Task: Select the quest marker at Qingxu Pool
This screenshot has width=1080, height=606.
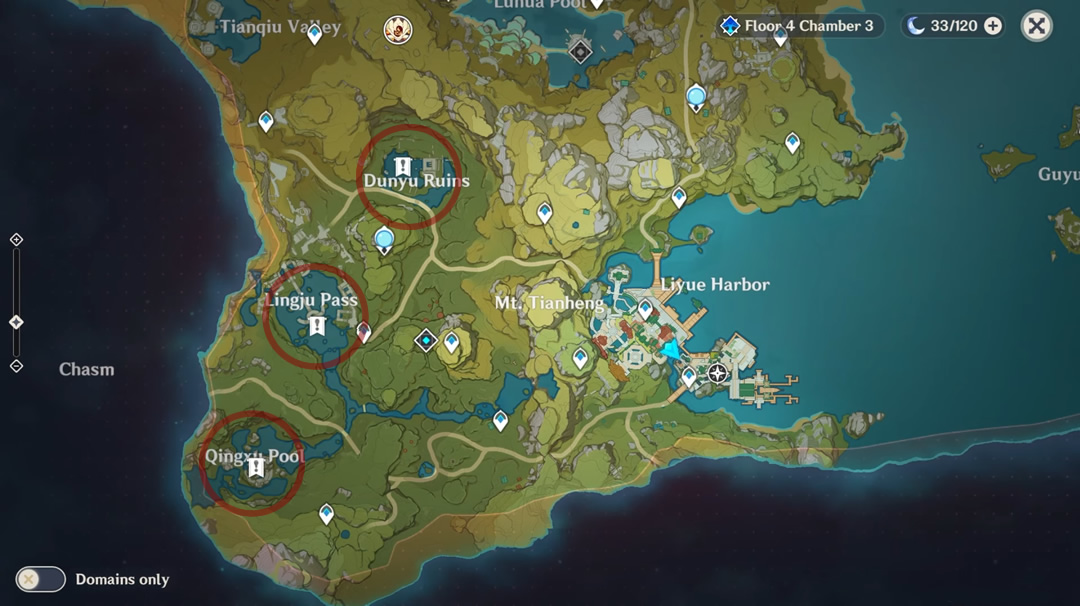Action: [x=257, y=467]
